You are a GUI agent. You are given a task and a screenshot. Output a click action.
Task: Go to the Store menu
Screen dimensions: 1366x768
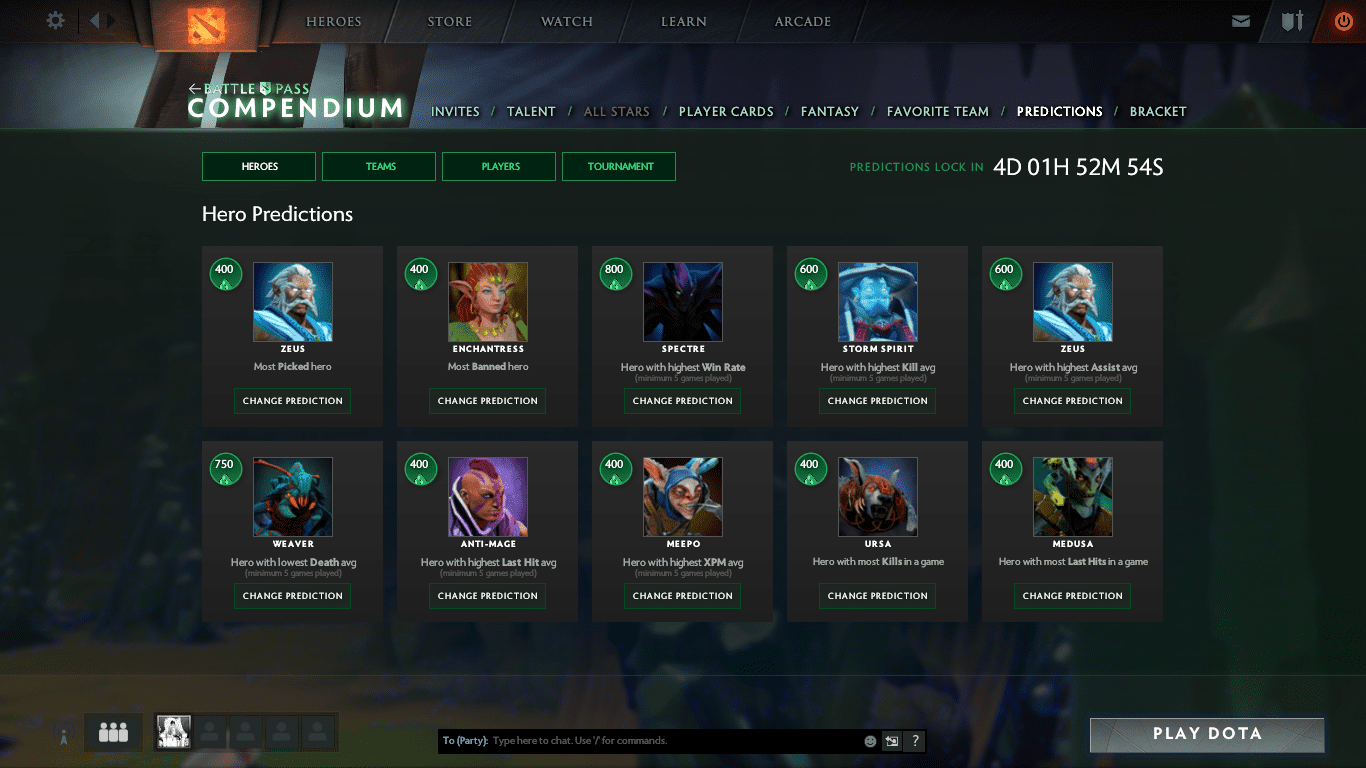[450, 22]
